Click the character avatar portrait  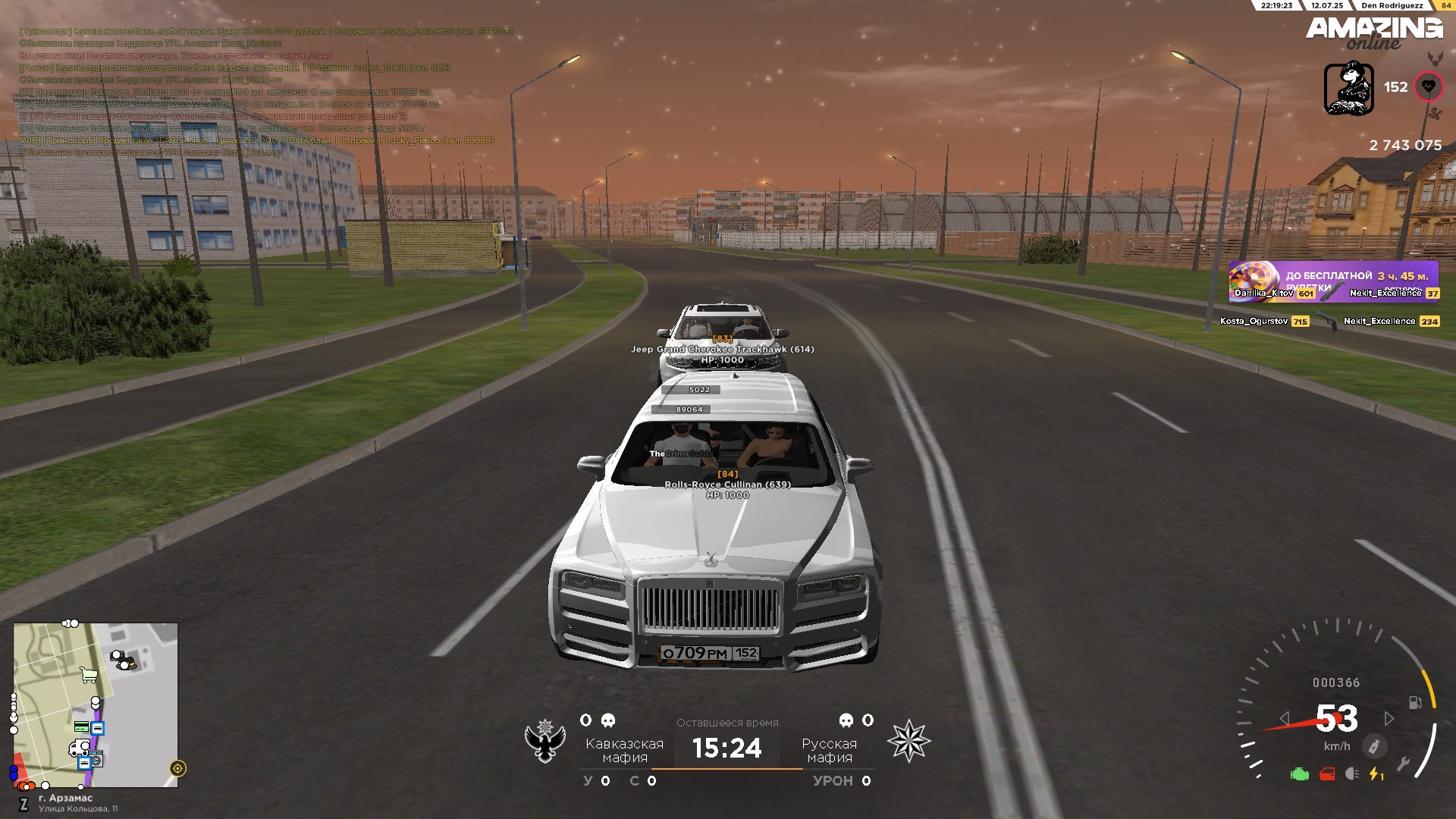pos(1348,89)
